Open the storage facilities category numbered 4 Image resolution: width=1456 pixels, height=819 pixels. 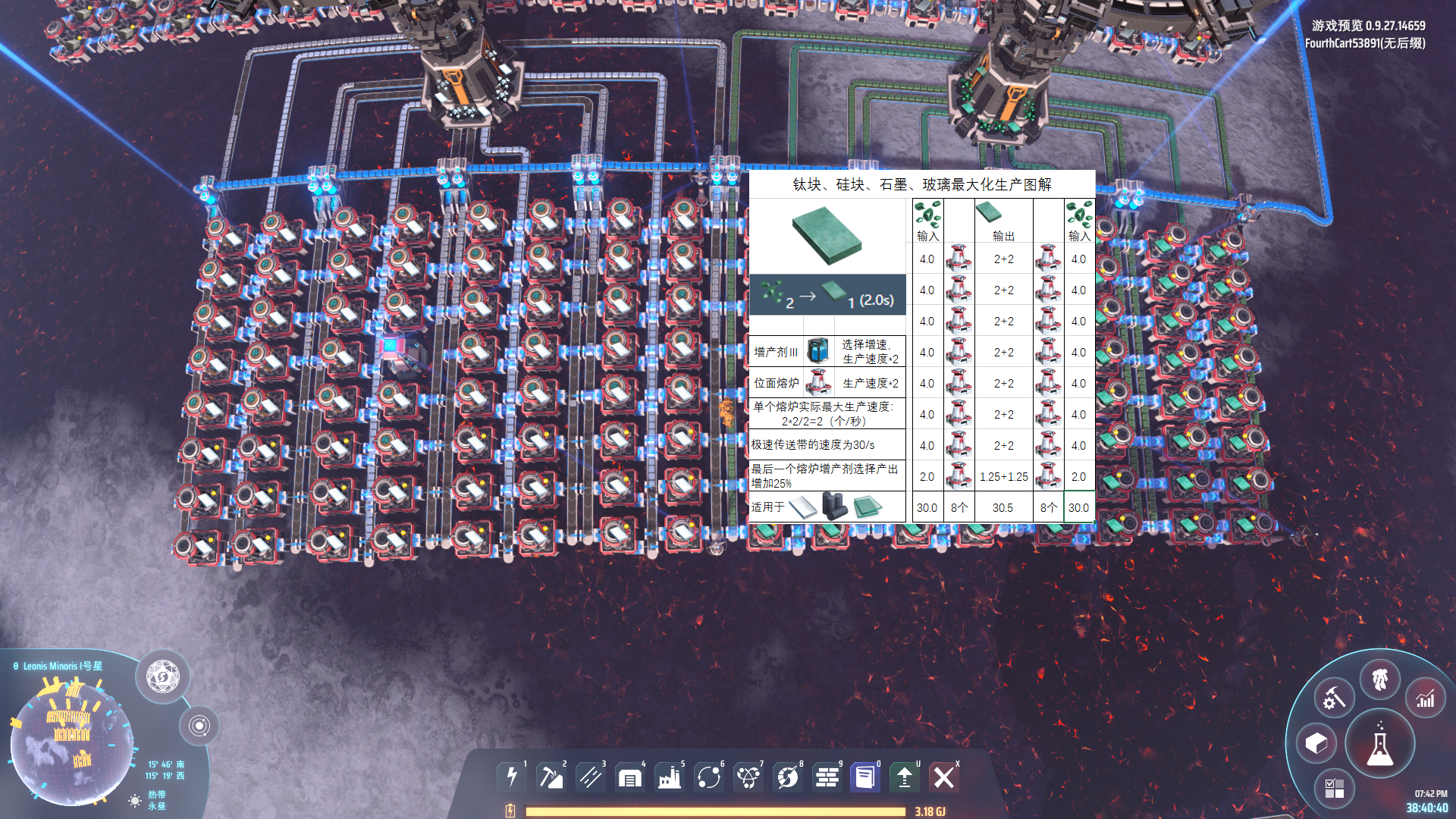(630, 777)
